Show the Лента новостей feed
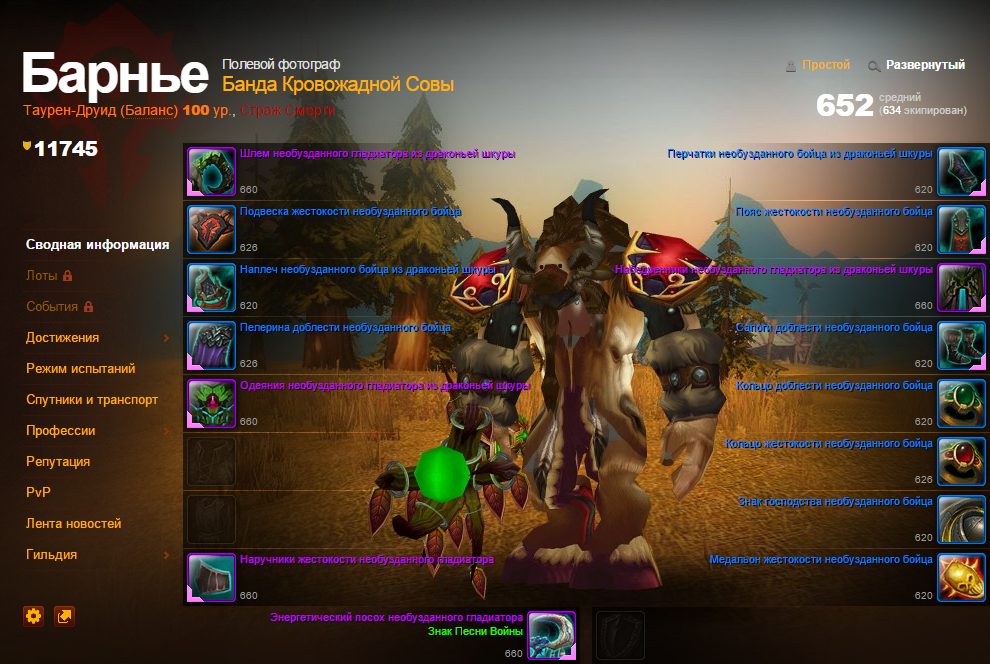This screenshot has height=664, width=990. (74, 524)
